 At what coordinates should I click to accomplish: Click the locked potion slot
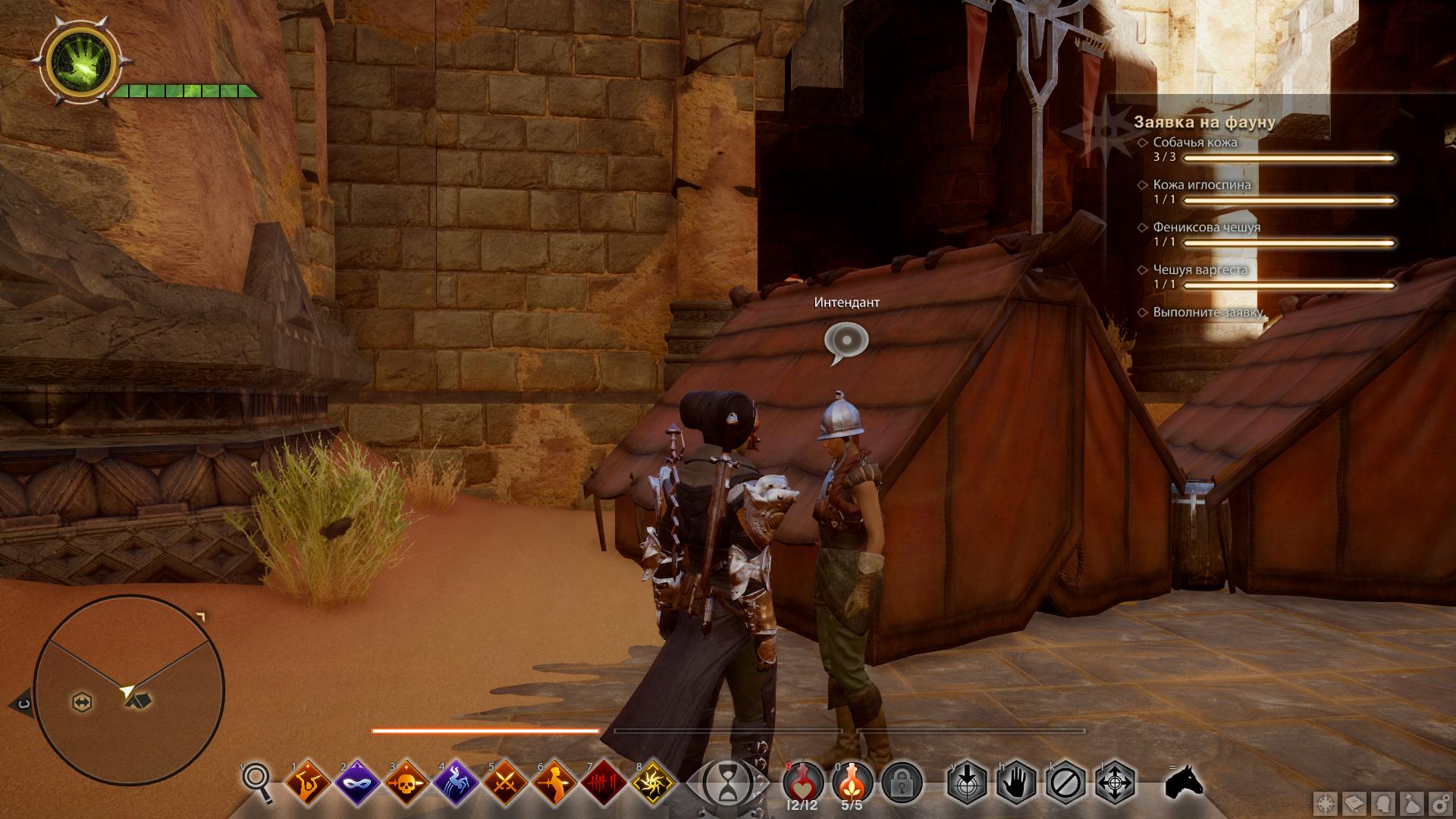tap(902, 782)
